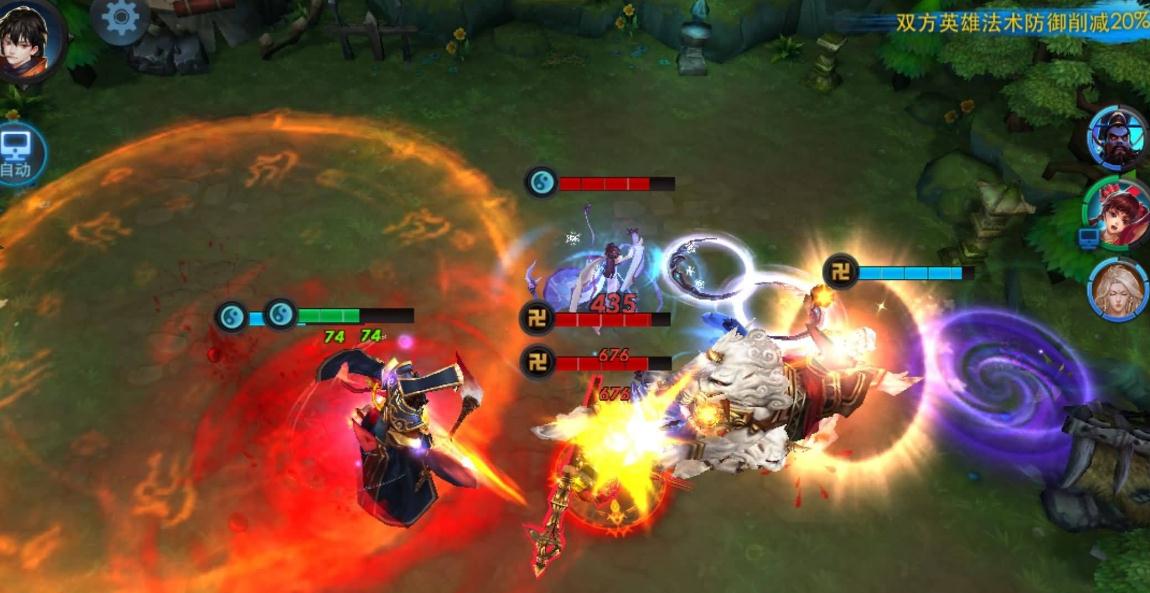Screen dimensions: 1150x593
Task: Tap the dark-haired hero portrait
Action: click(30, 38)
